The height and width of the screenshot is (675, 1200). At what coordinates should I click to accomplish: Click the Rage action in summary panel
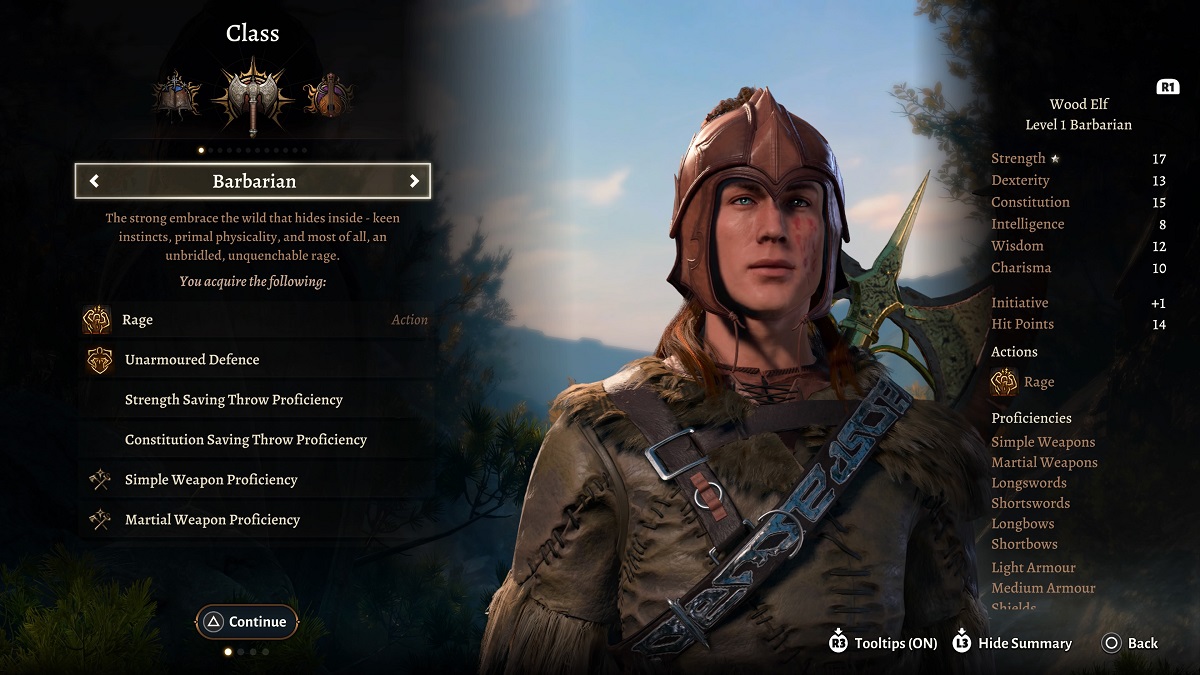pos(1024,382)
